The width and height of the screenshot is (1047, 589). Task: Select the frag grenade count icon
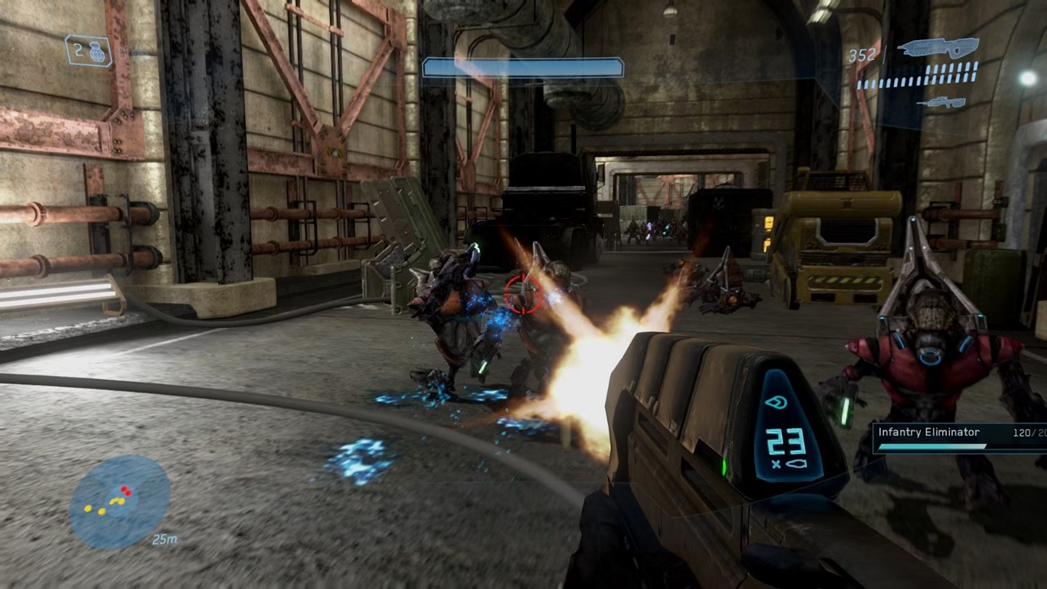[88, 51]
